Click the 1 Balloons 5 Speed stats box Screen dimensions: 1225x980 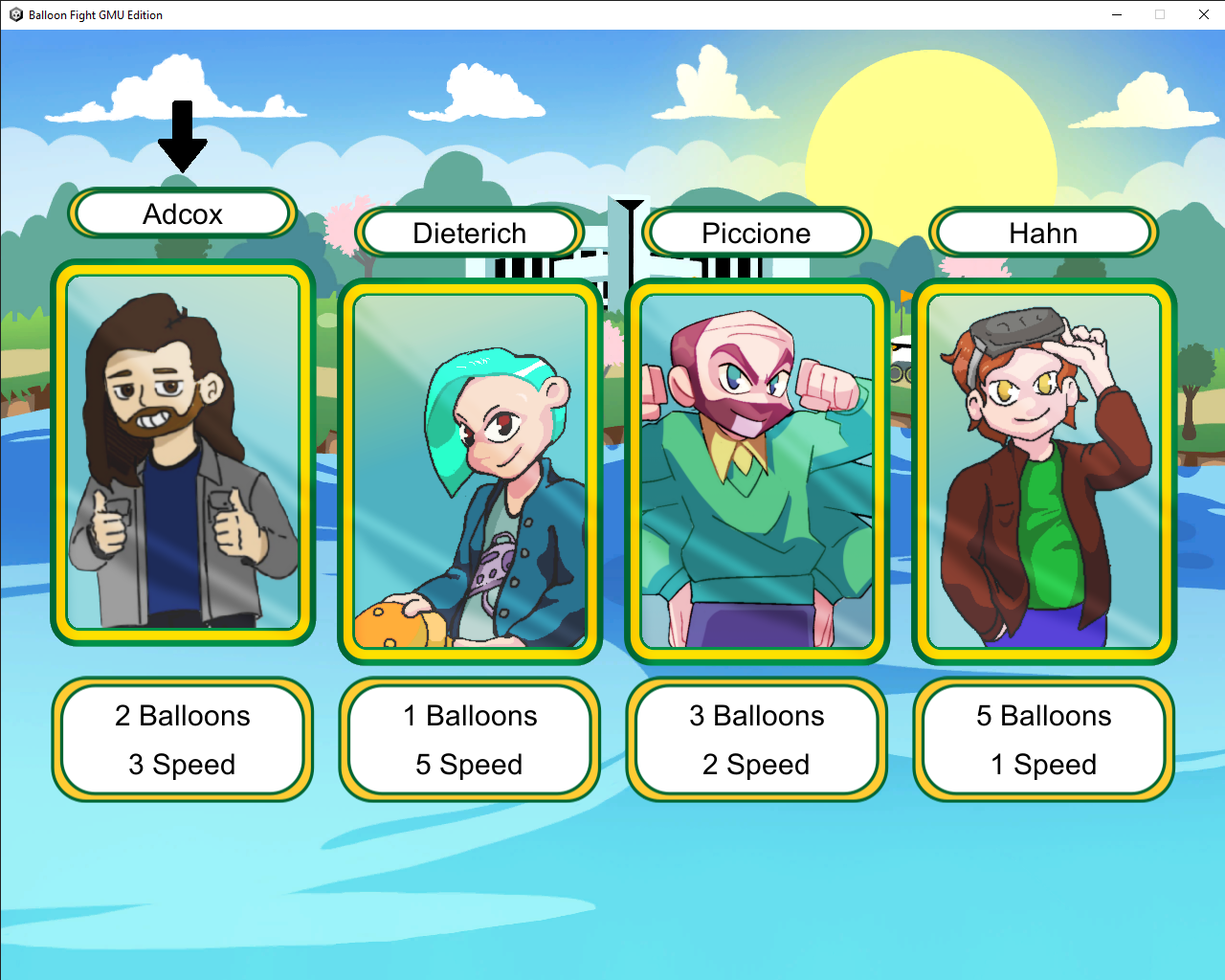470,740
